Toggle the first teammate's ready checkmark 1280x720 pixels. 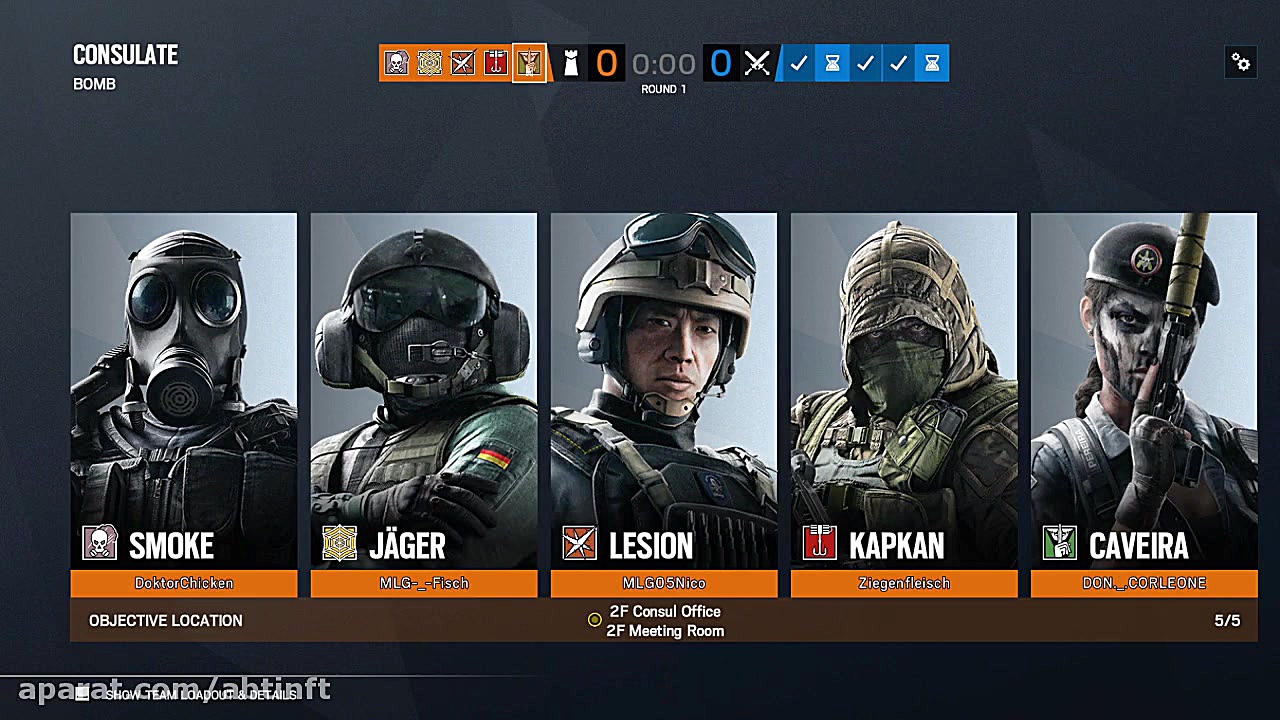coord(797,63)
